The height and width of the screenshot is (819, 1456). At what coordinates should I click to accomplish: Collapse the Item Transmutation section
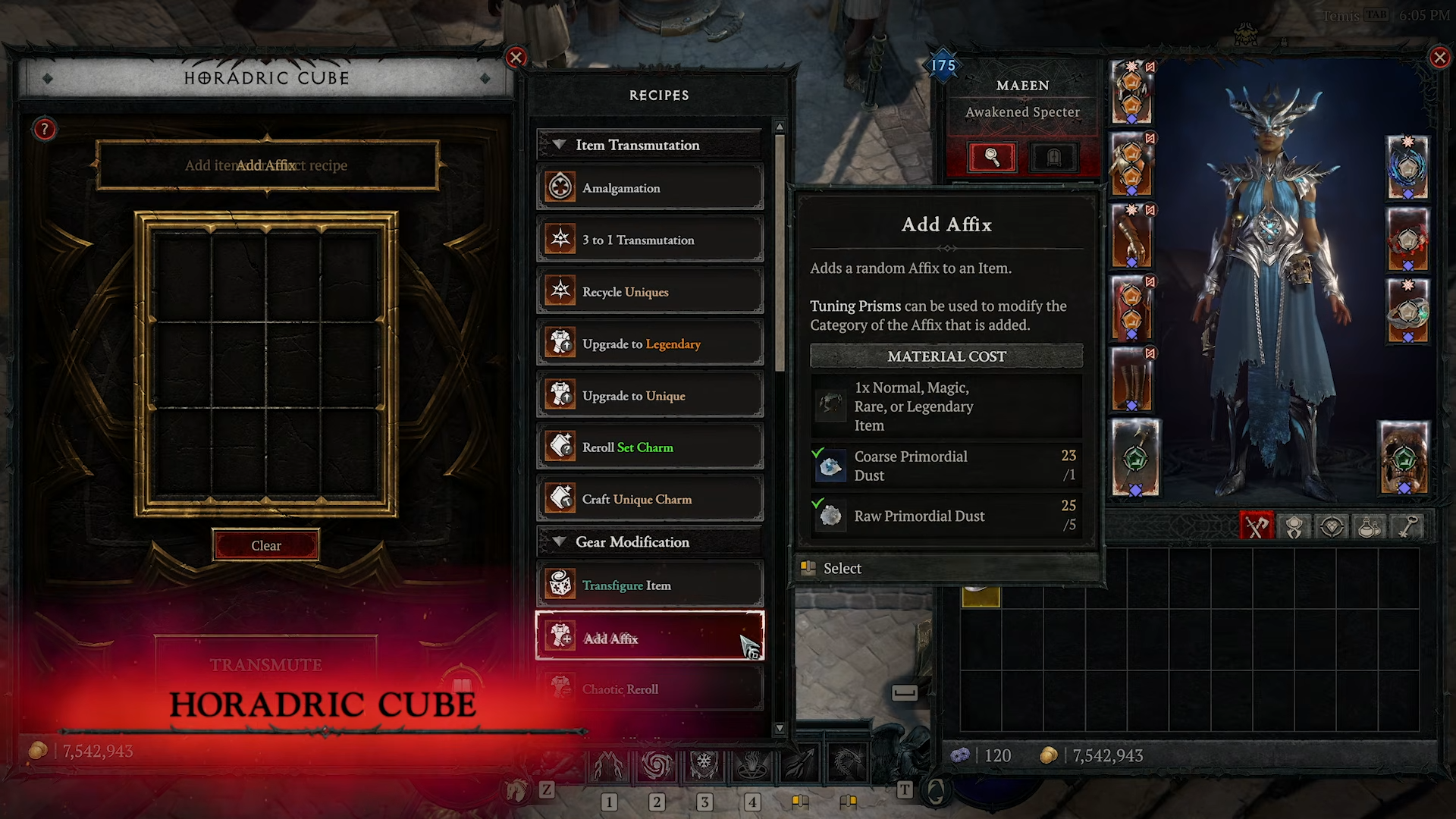(560, 145)
